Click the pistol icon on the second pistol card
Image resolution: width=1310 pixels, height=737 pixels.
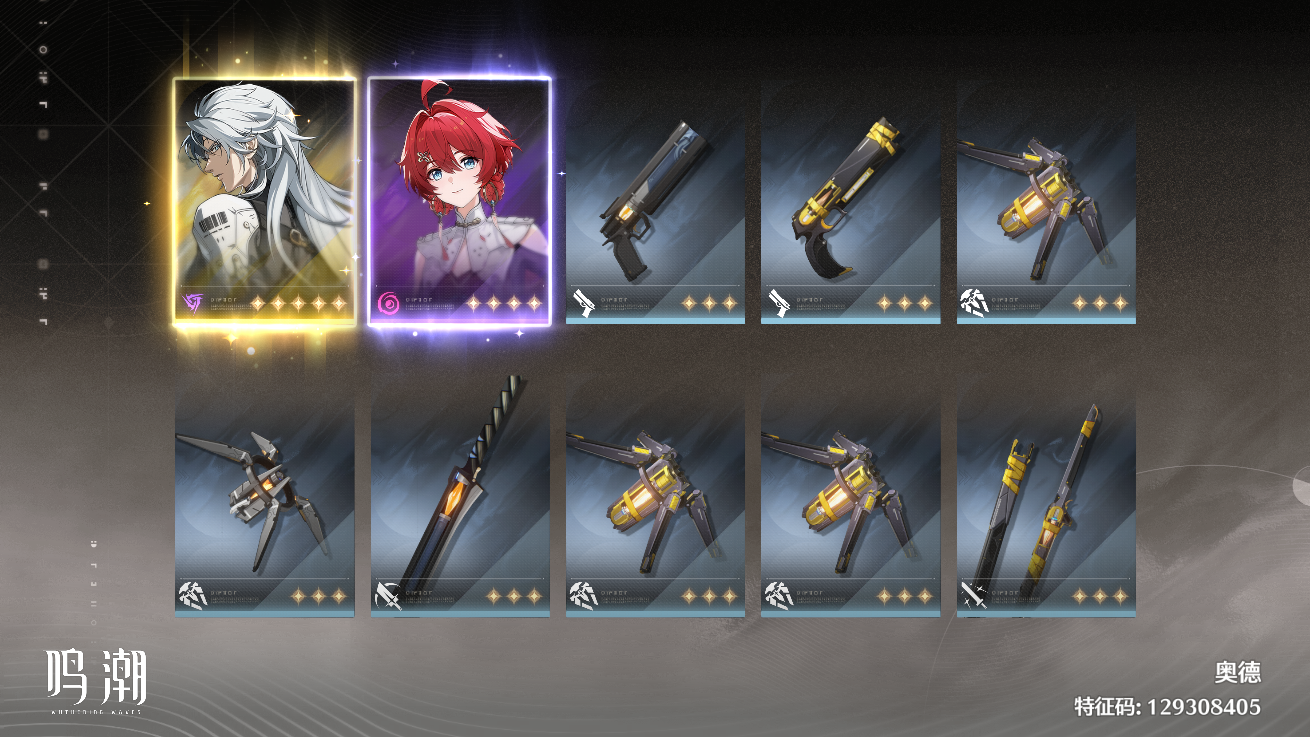(779, 303)
